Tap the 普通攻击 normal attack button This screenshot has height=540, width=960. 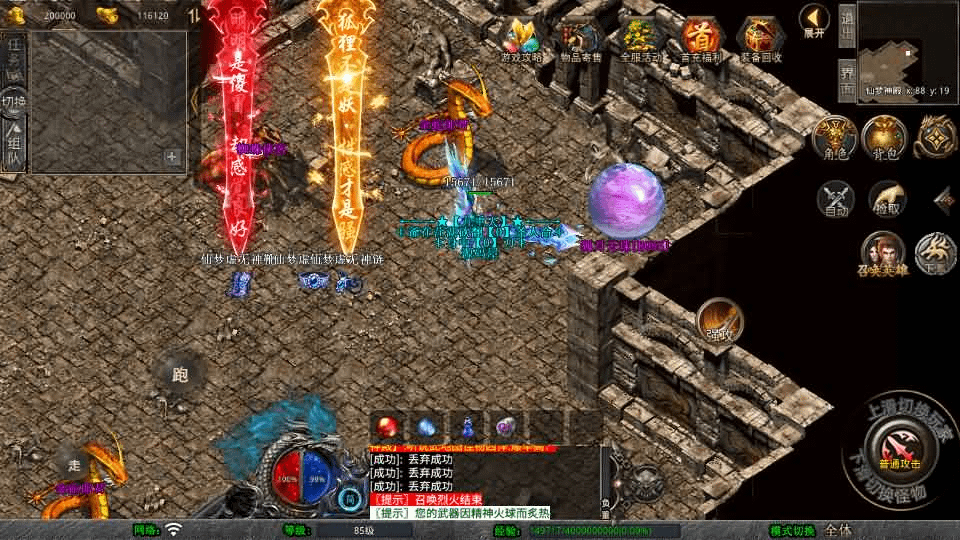pyautogui.click(x=892, y=444)
